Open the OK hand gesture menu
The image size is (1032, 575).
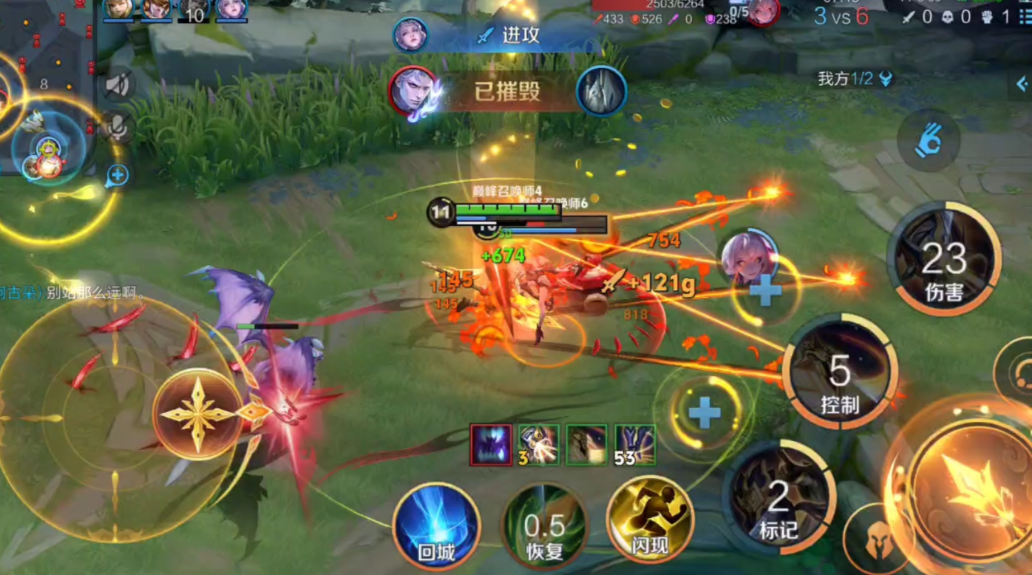[929, 141]
